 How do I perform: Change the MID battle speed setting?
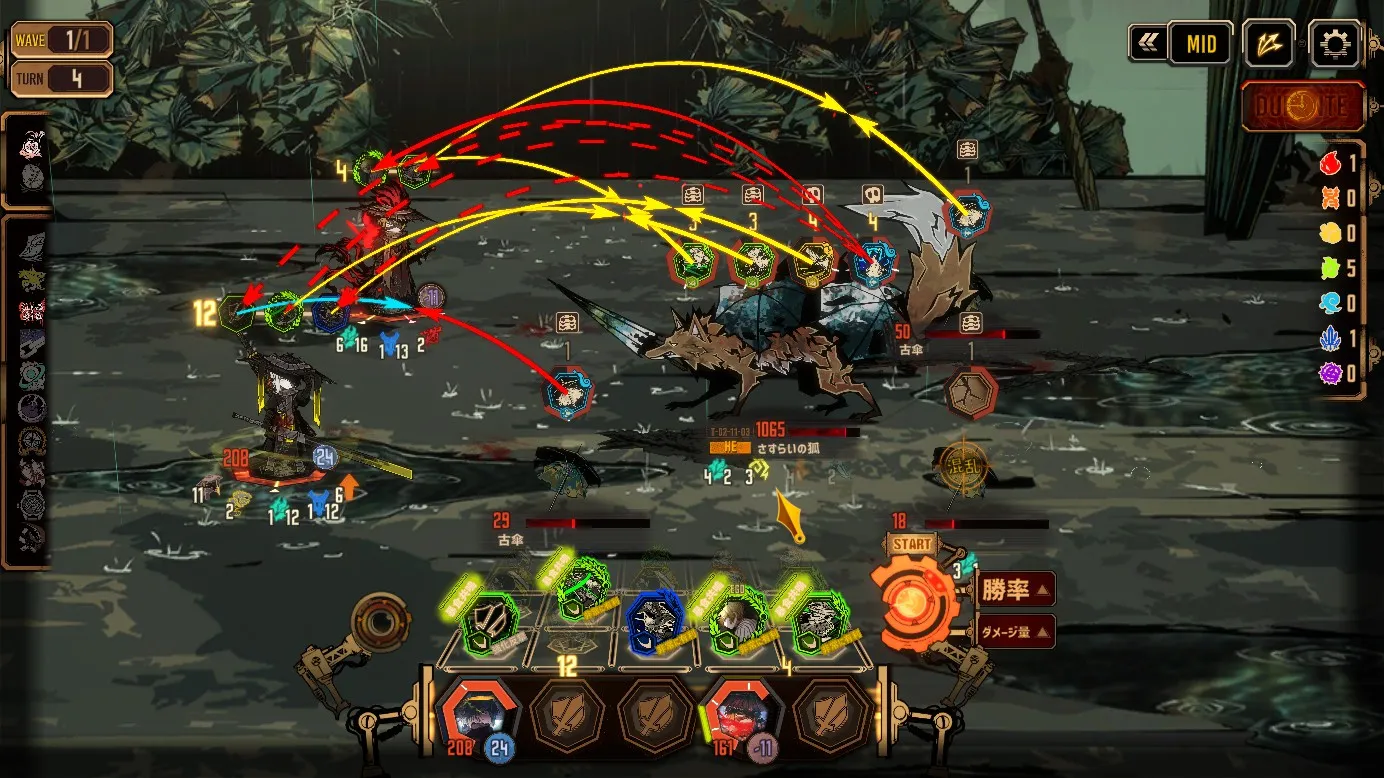coord(1200,44)
